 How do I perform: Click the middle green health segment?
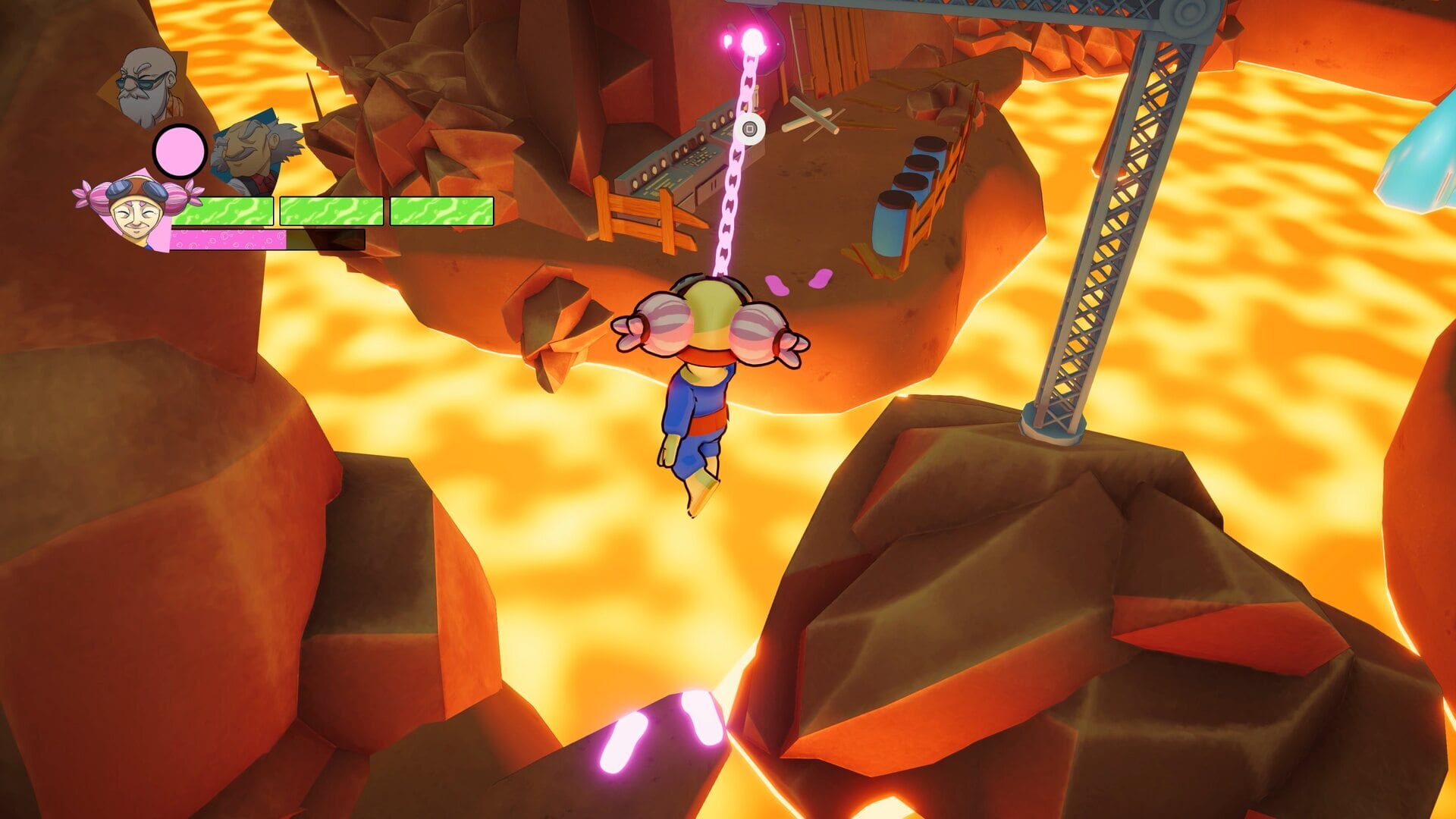tap(331, 212)
